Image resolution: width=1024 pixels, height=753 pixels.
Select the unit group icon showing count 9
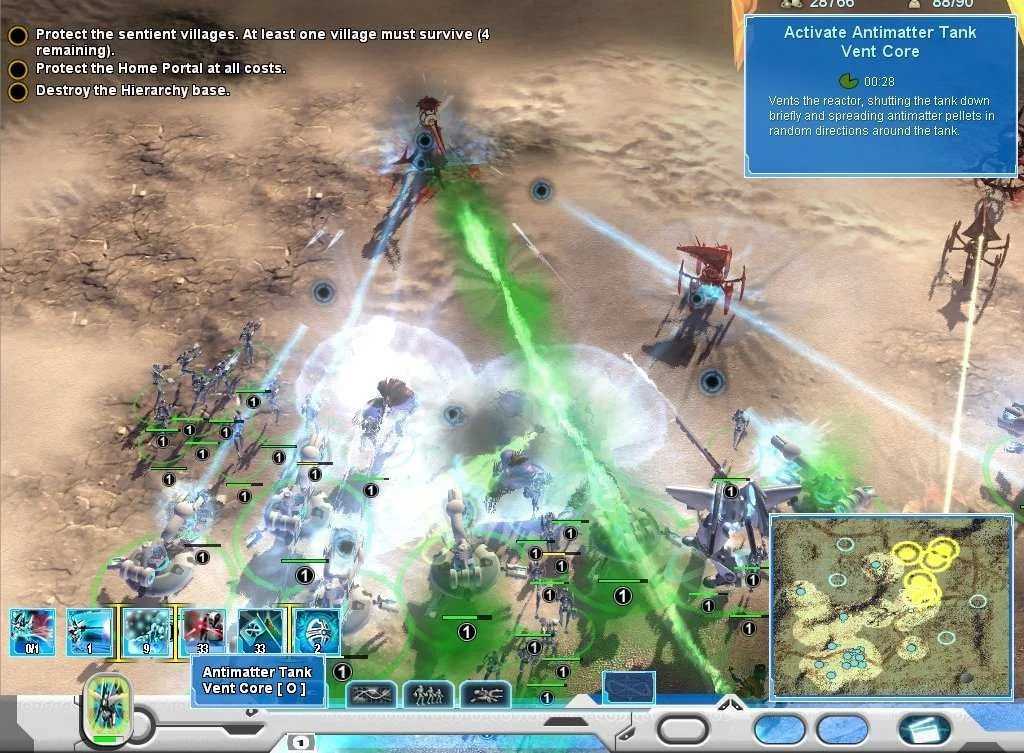(x=148, y=632)
